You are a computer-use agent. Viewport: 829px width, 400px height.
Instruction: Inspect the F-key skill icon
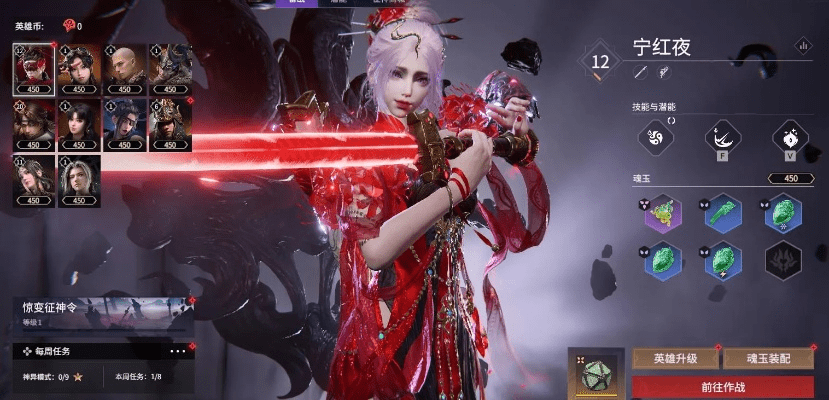click(722, 137)
